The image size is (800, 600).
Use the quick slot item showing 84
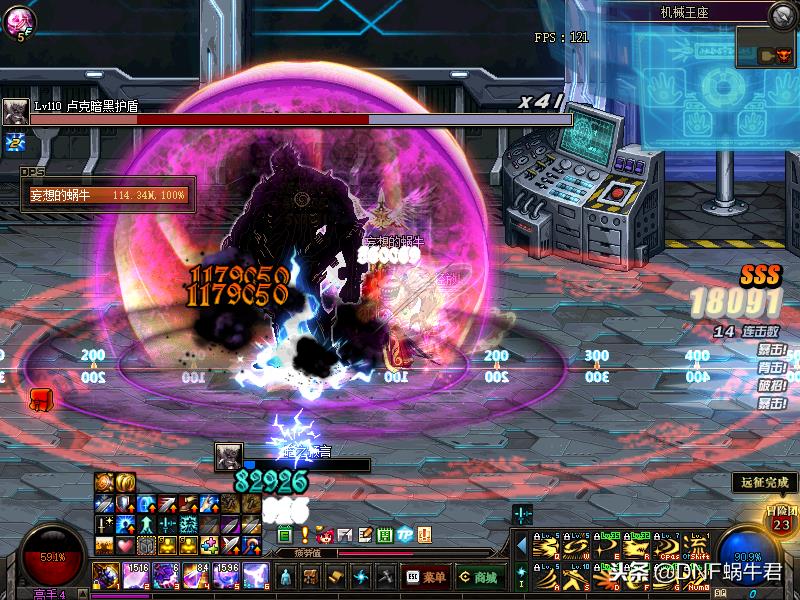pos(196,575)
